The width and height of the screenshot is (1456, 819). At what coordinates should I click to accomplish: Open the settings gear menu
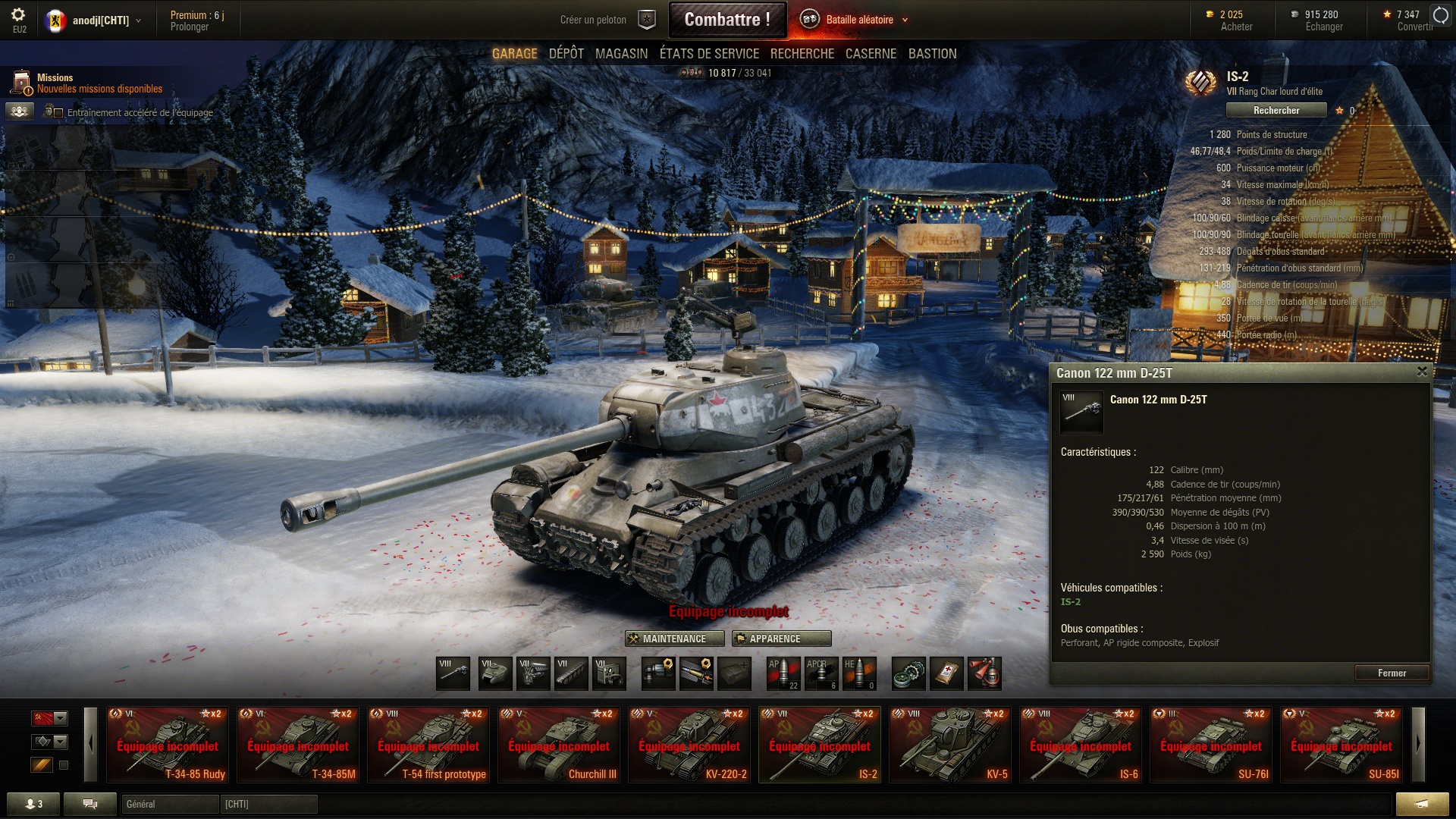(19, 15)
